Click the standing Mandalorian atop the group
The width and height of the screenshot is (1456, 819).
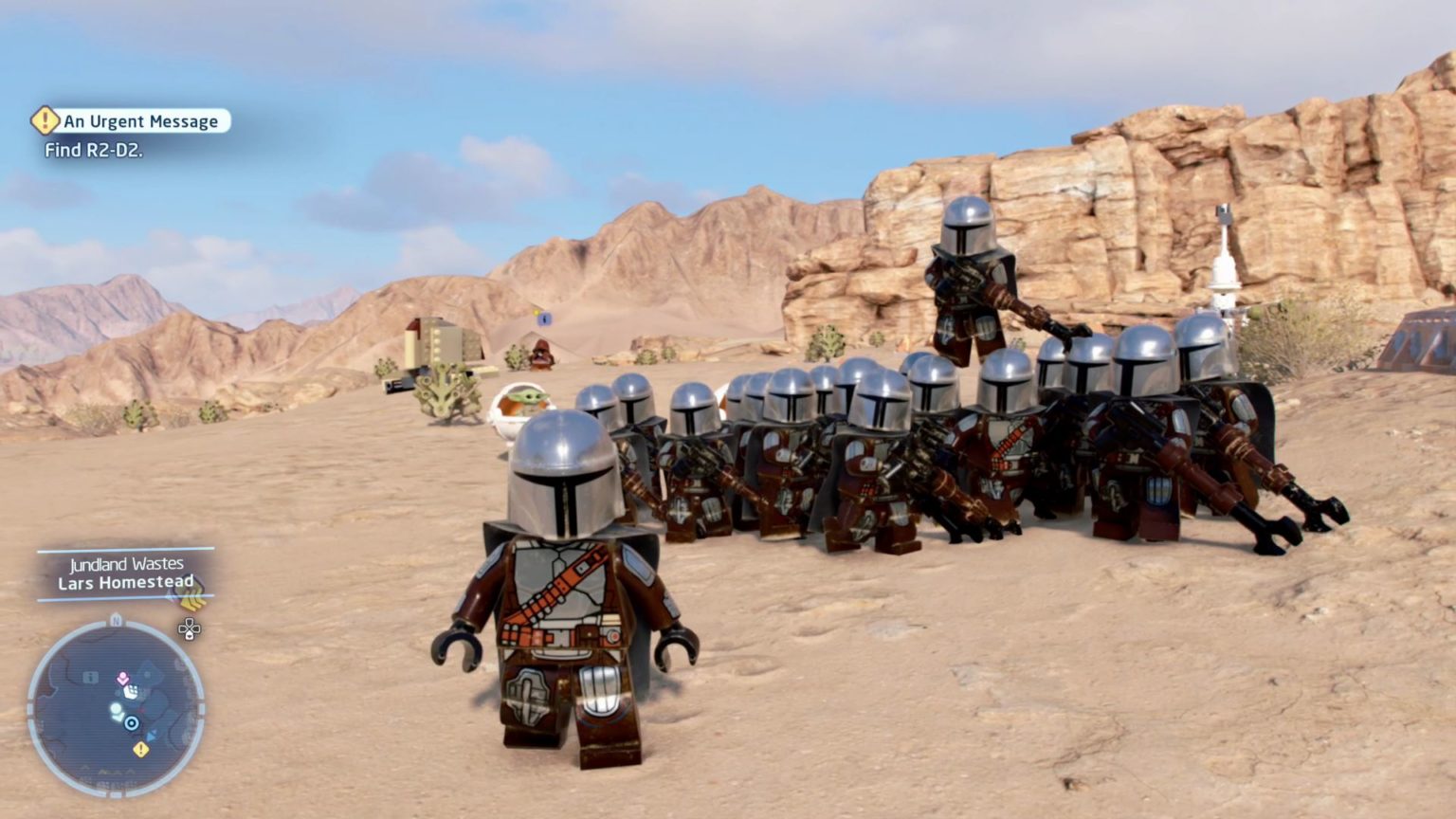pos(966,280)
